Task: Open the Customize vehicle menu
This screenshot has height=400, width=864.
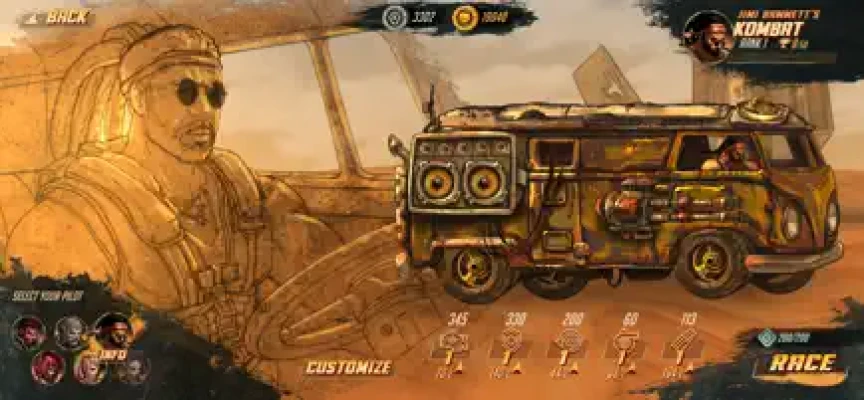Action: click(x=348, y=367)
